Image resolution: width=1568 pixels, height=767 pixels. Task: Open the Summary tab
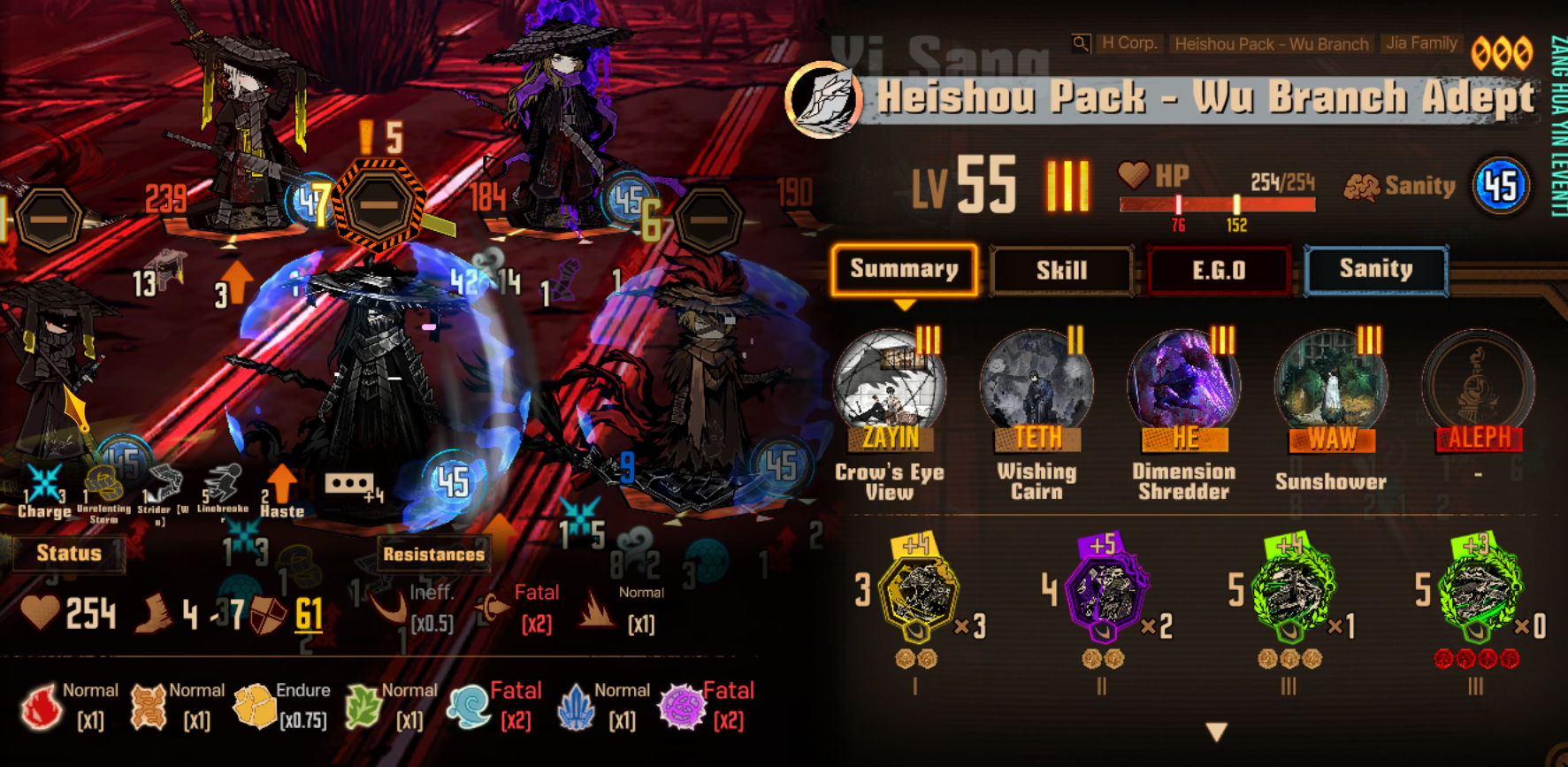pyautogui.click(x=904, y=270)
